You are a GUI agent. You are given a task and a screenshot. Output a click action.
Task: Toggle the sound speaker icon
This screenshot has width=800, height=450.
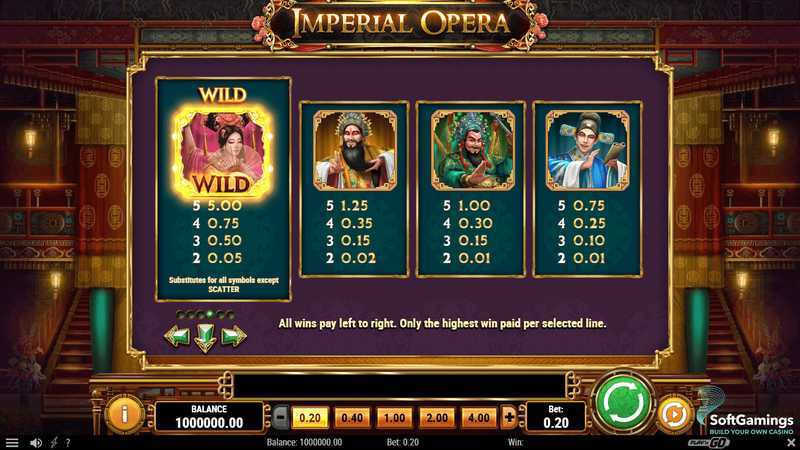pyautogui.click(x=35, y=442)
